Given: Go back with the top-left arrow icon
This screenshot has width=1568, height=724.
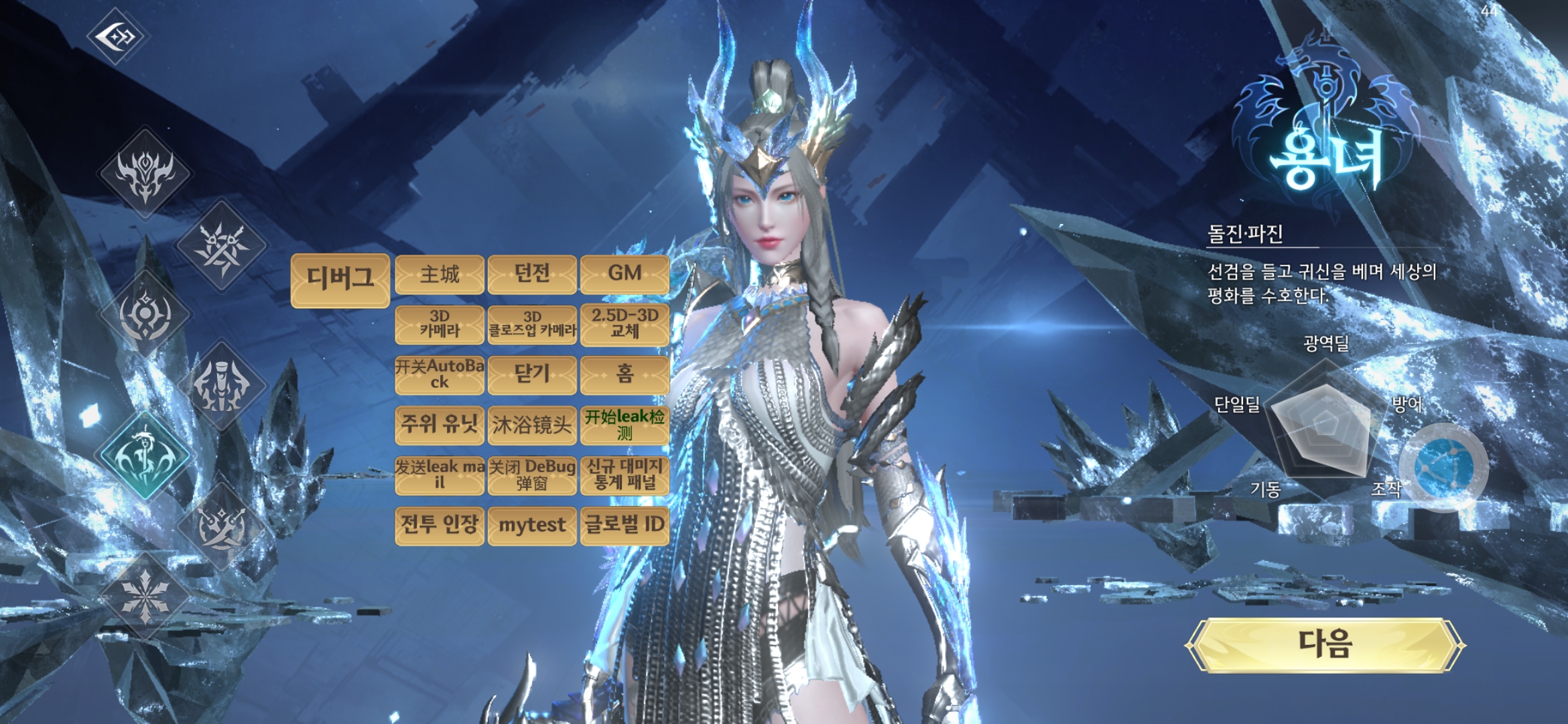Looking at the screenshot, I should (117, 36).
